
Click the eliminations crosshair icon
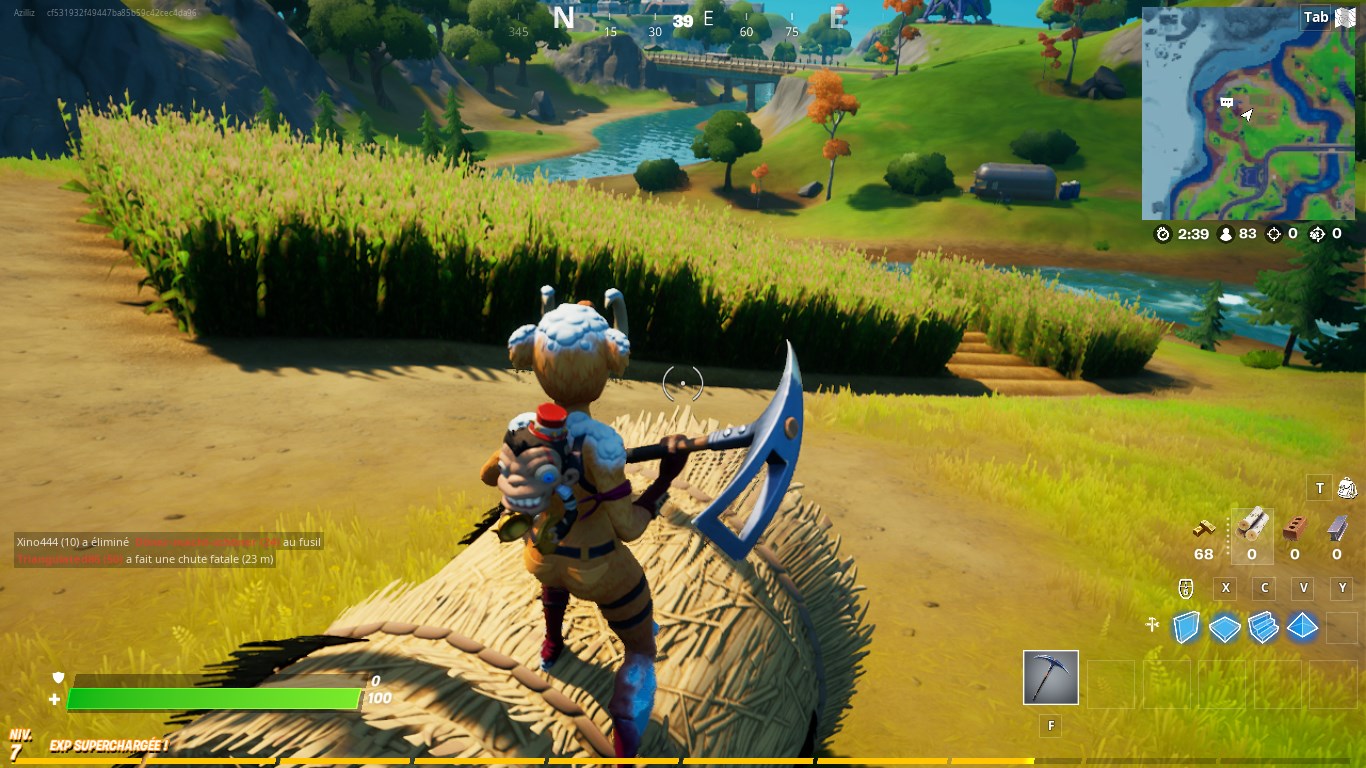1274,233
